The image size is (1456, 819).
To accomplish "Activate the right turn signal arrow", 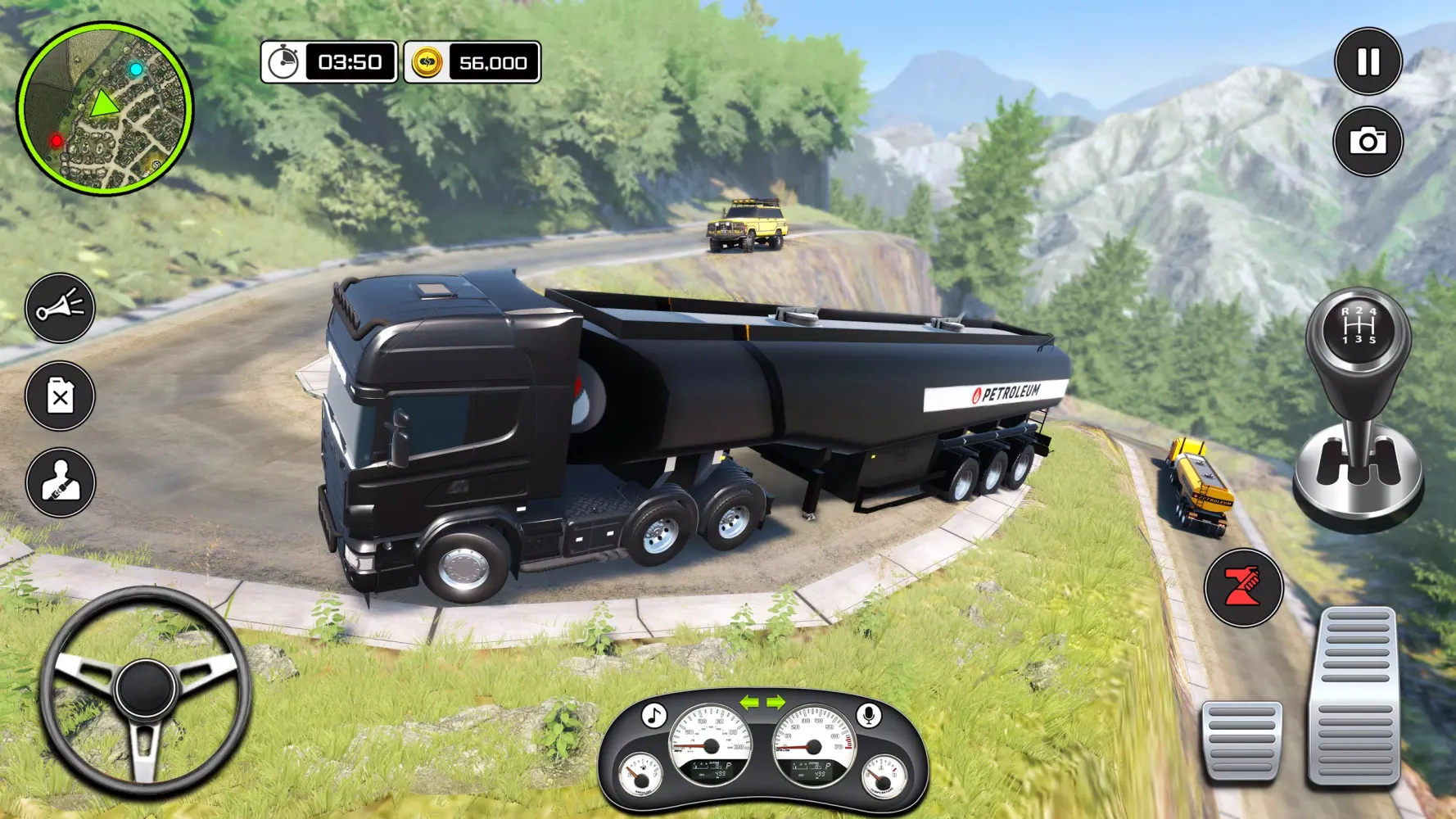I will [775, 703].
